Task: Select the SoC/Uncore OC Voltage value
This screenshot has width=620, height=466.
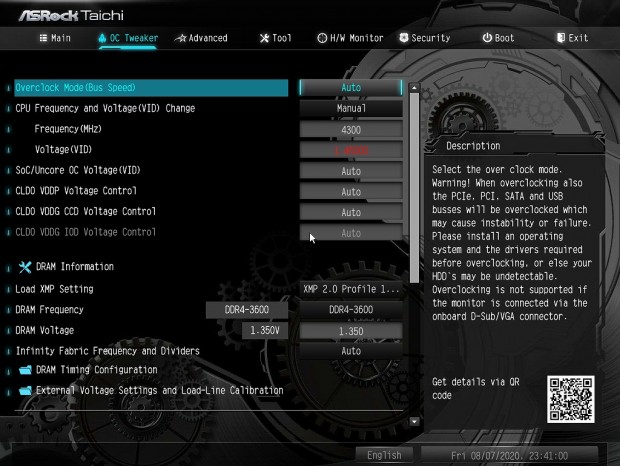Action: coord(351,171)
